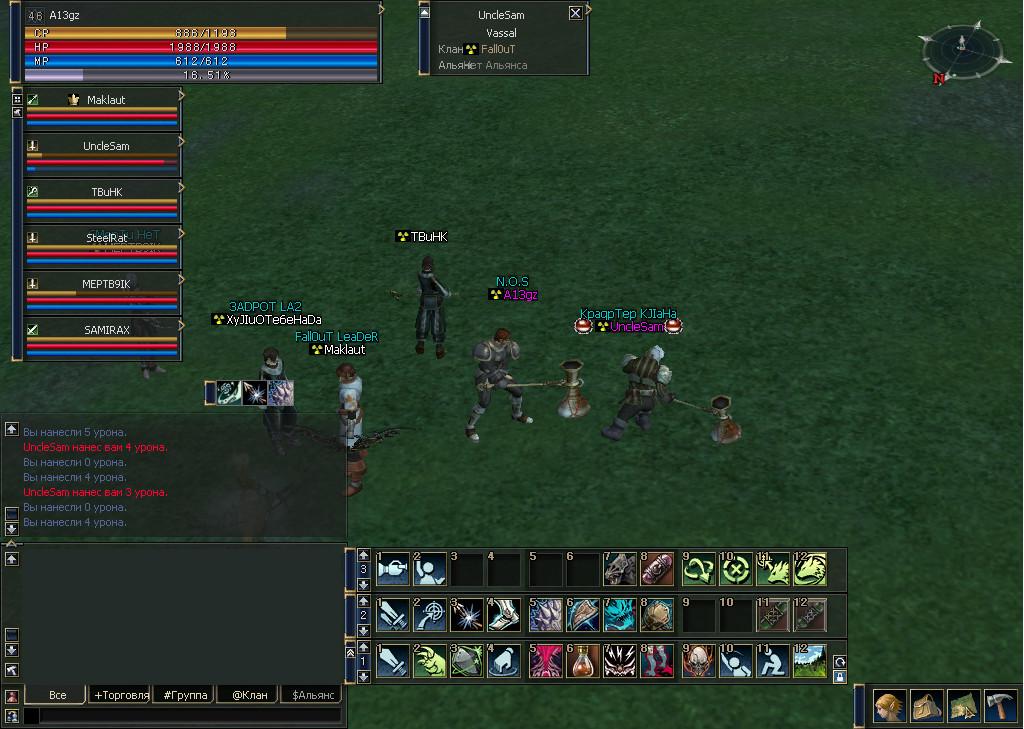1024x729 pixels.
Task: Switch to the @Клан chat tab
Action: (x=249, y=695)
